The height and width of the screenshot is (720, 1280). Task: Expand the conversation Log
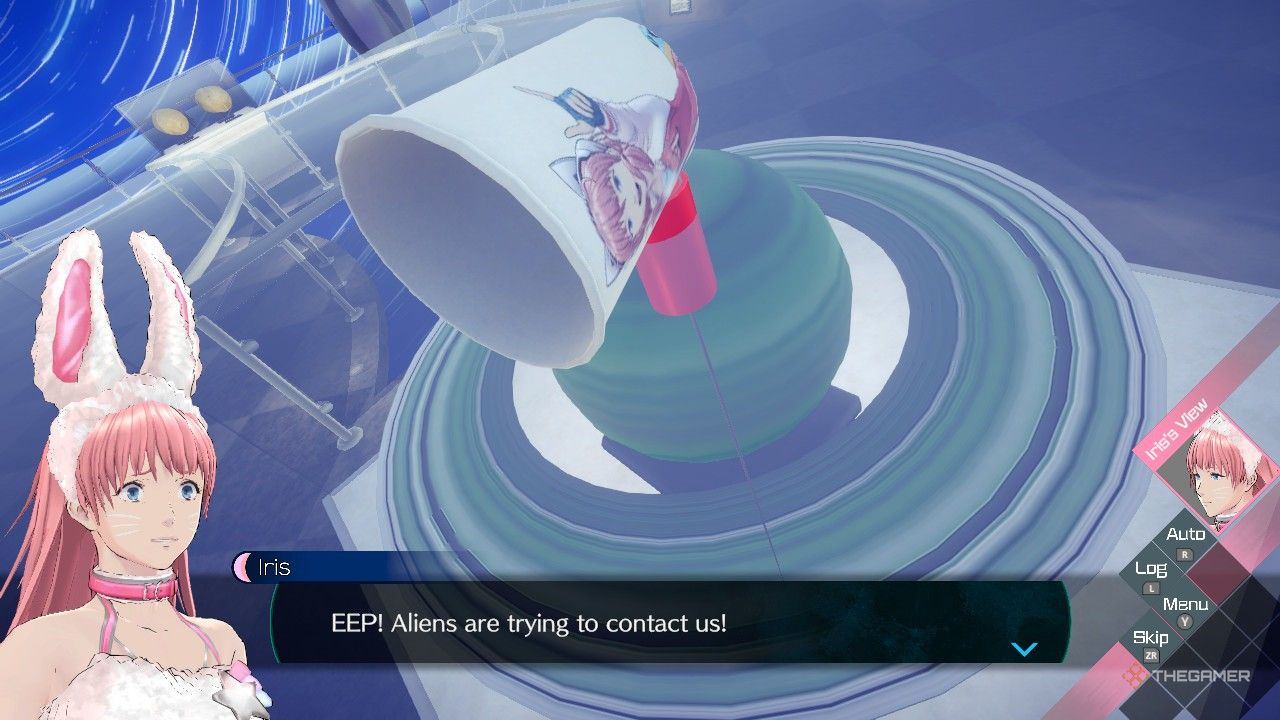coord(1151,571)
